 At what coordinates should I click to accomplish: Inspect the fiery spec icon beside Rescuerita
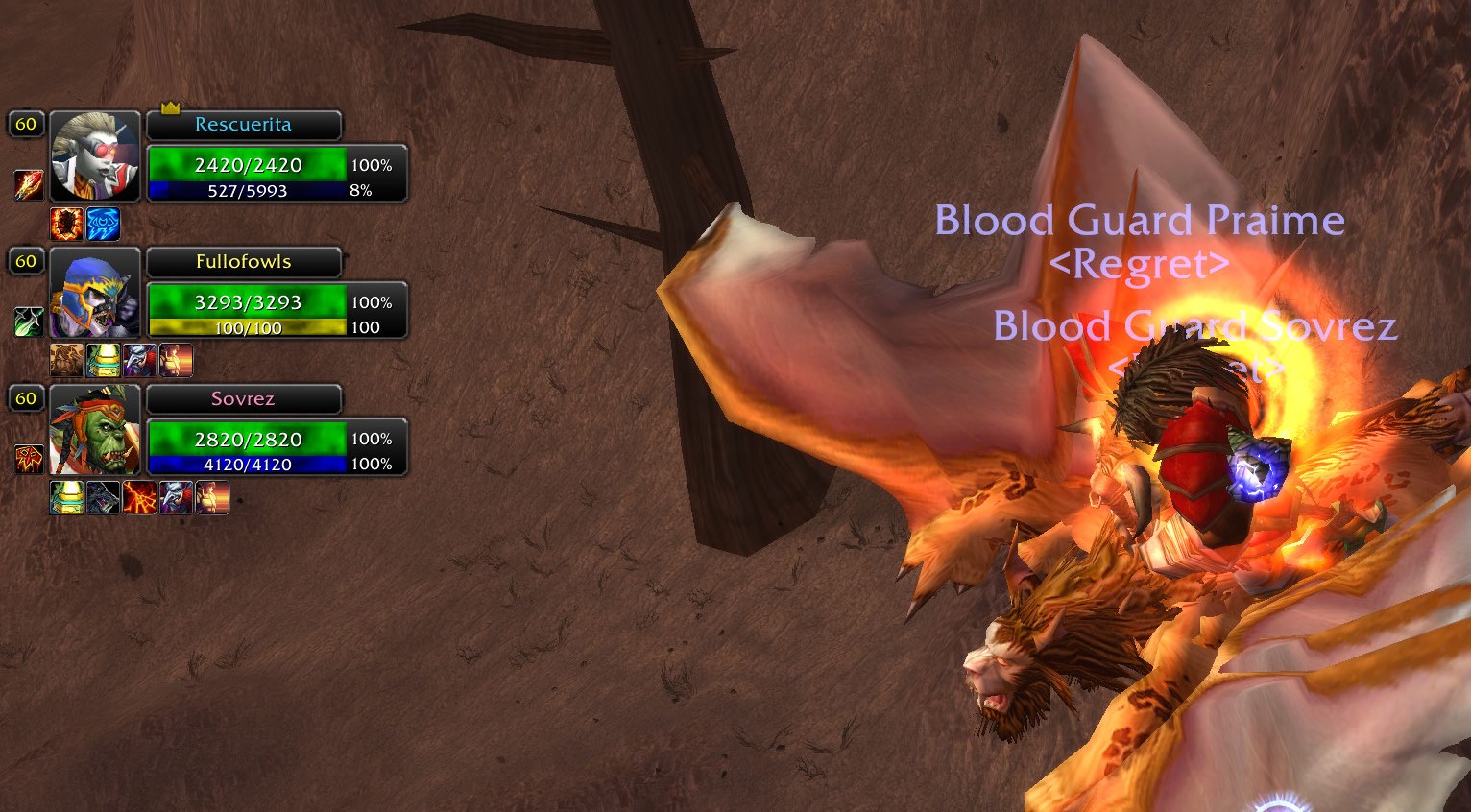[28, 184]
